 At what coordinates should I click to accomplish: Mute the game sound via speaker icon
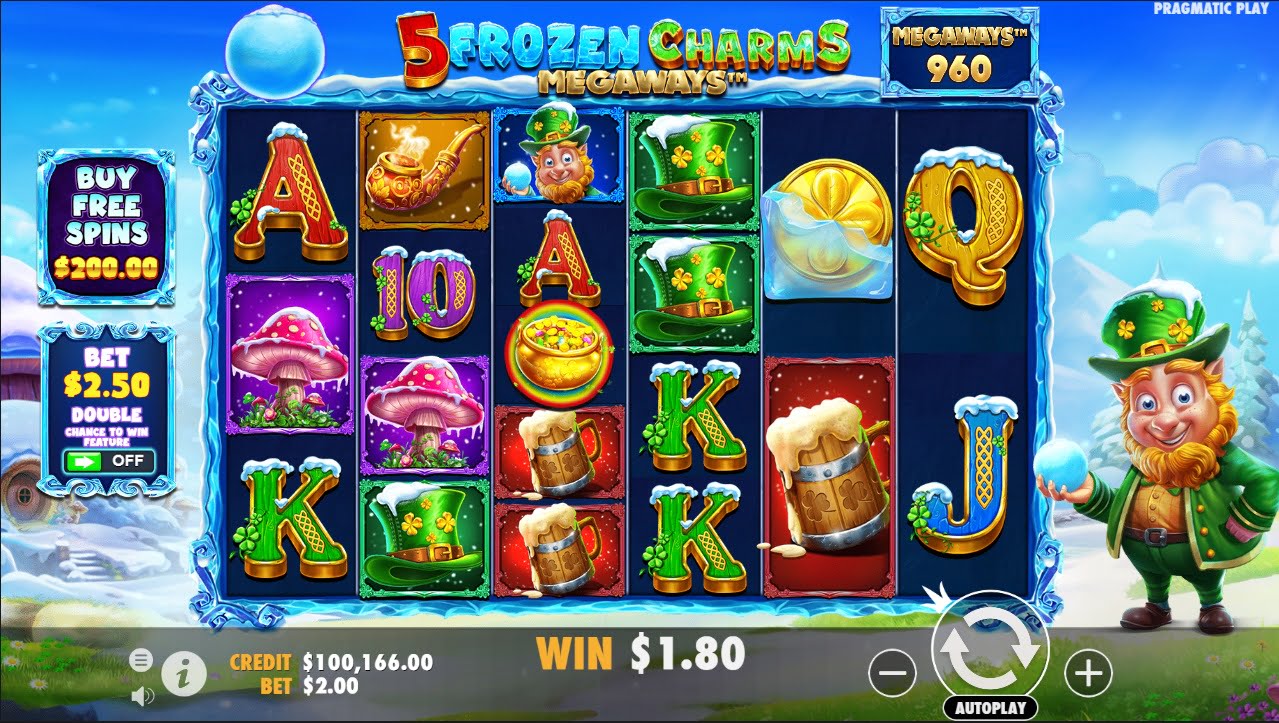tap(141, 695)
